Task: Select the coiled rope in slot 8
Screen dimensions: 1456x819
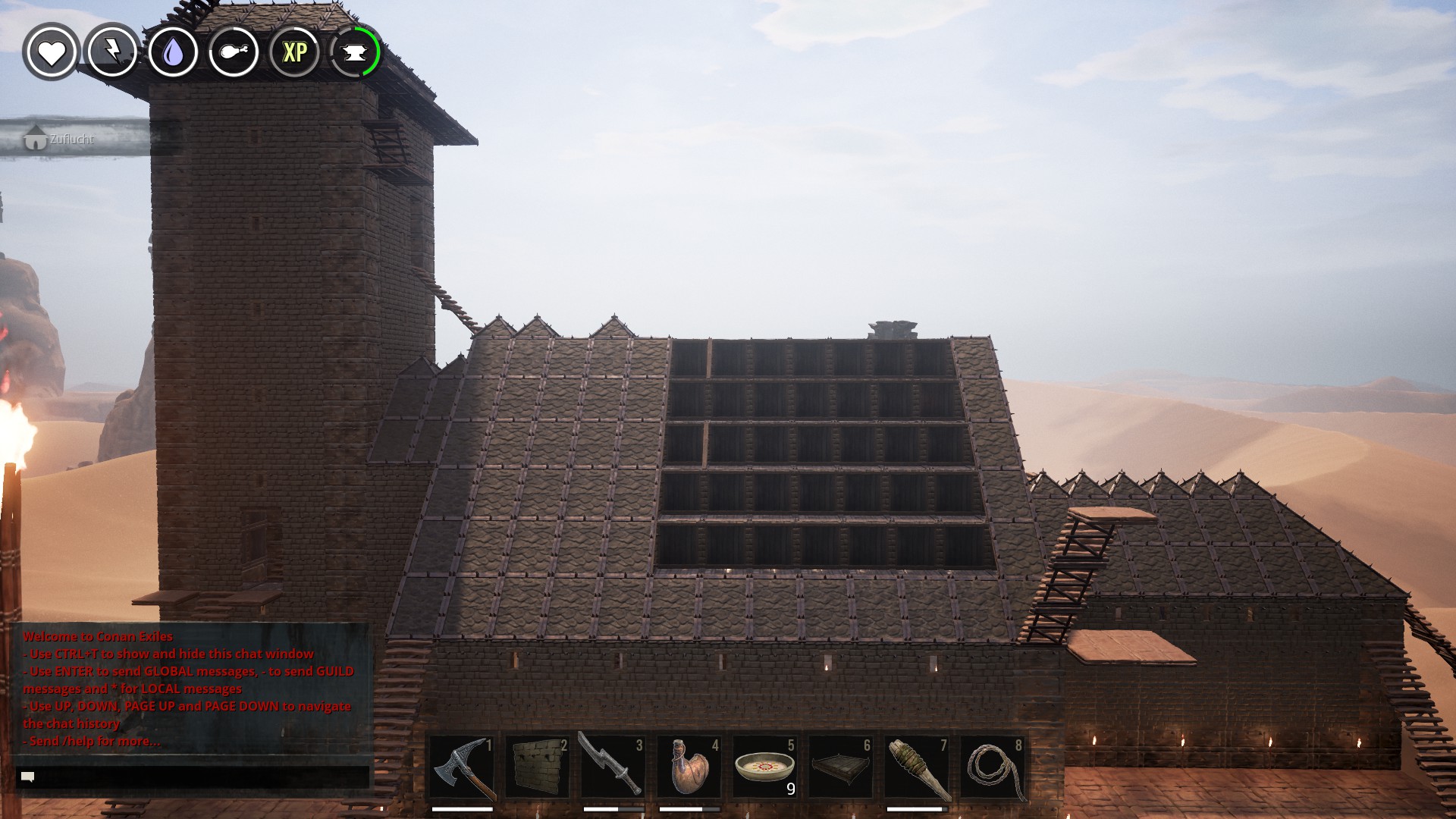Action: click(x=993, y=767)
